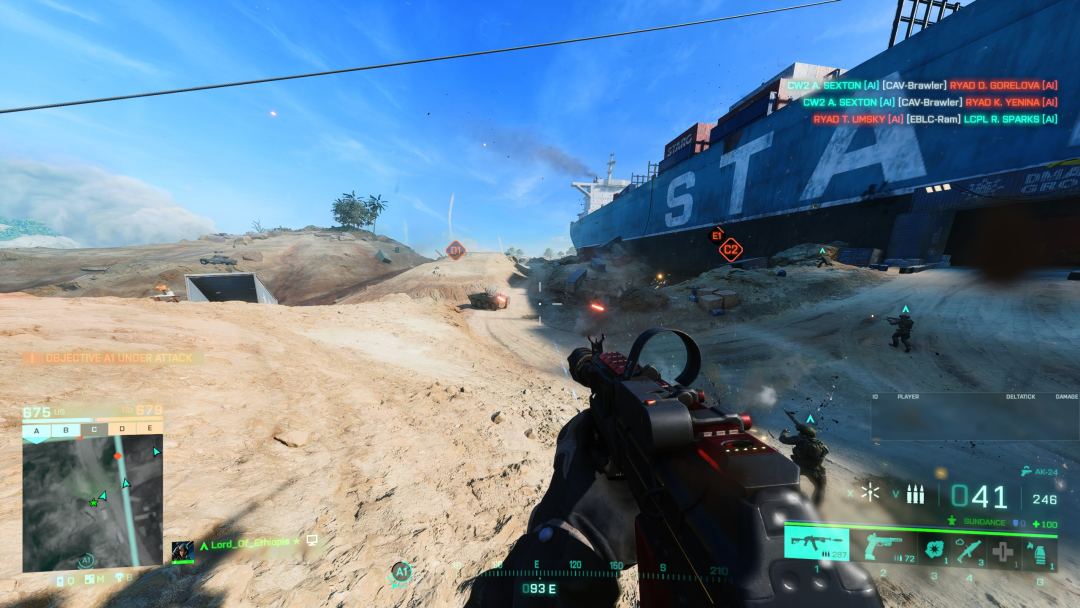Image resolution: width=1080 pixels, height=608 pixels.
Task: Click the fire mode bullets icon
Action: (914, 494)
